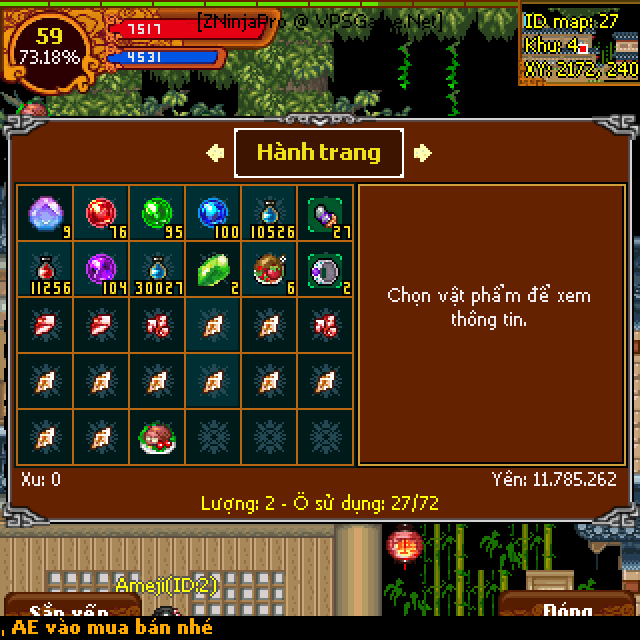Go to the previous inventory tab arrow
The height and width of the screenshot is (640, 640).
(x=215, y=153)
